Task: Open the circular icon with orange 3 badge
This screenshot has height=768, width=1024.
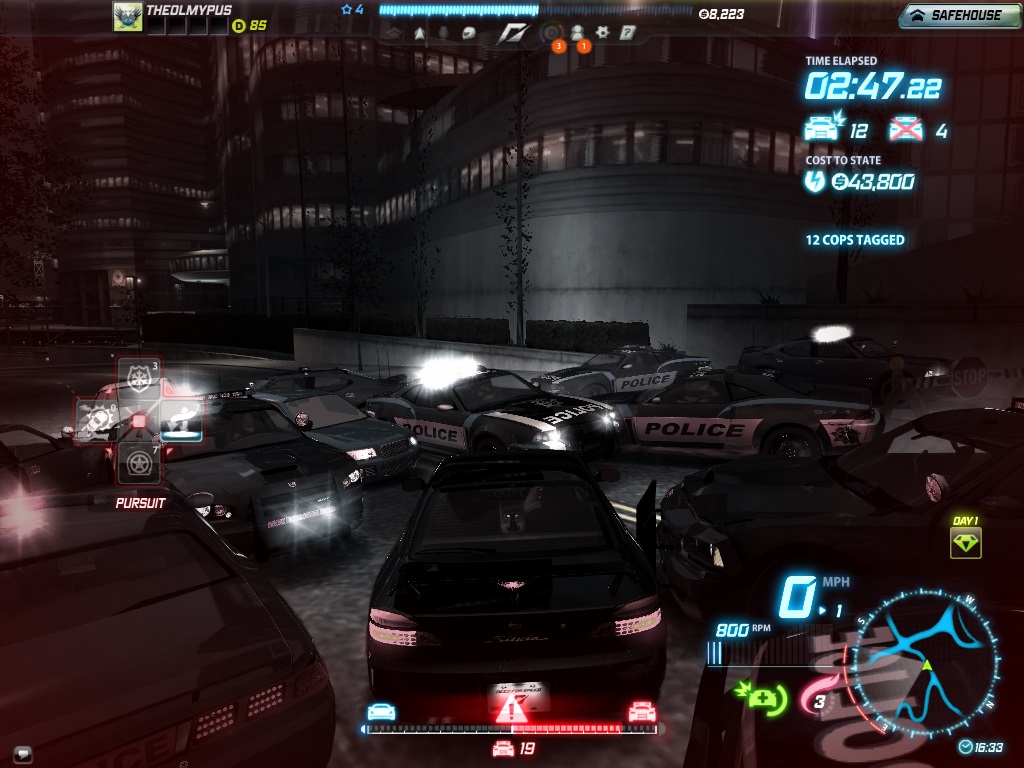Action: (551, 32)
